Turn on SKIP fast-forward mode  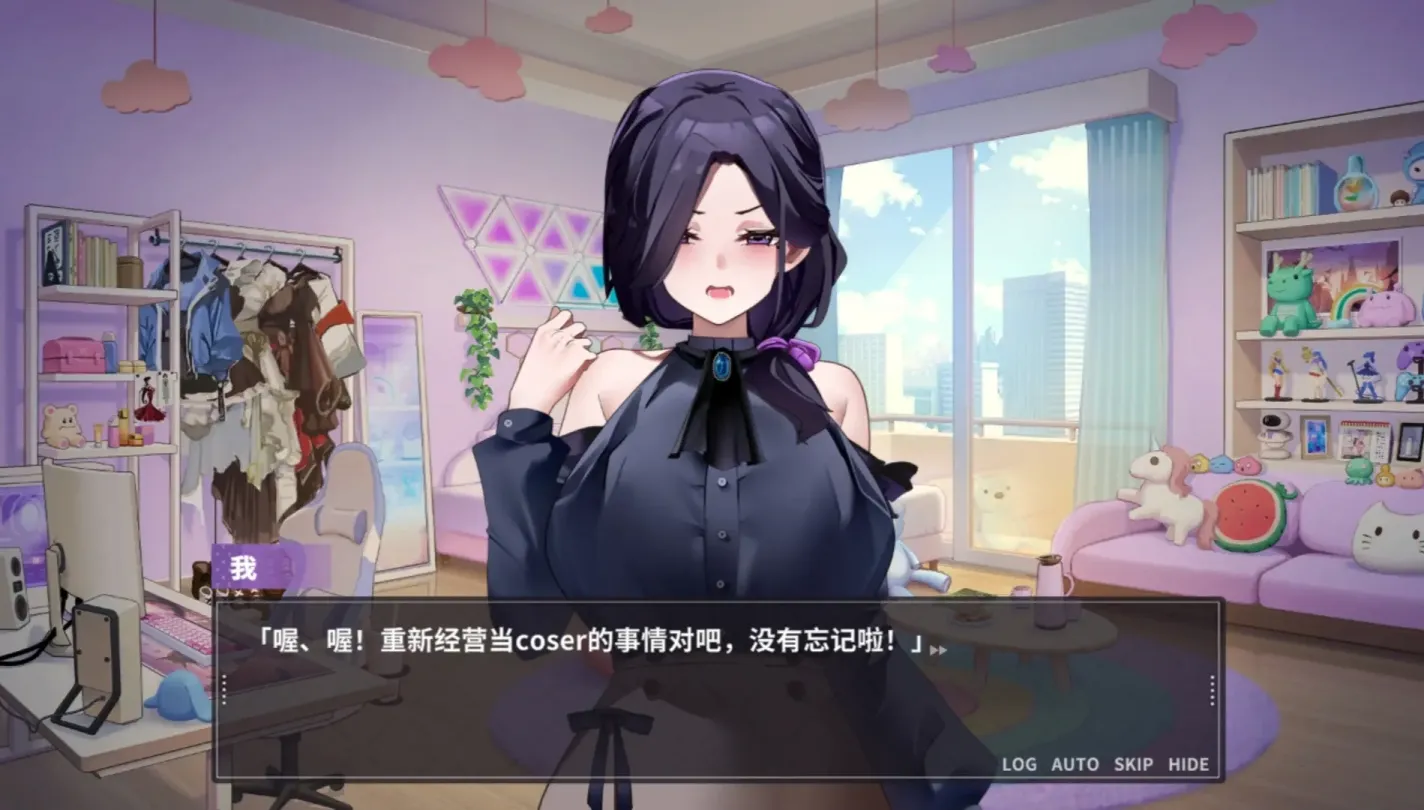pyautogui.click(x=1135, y=763)
